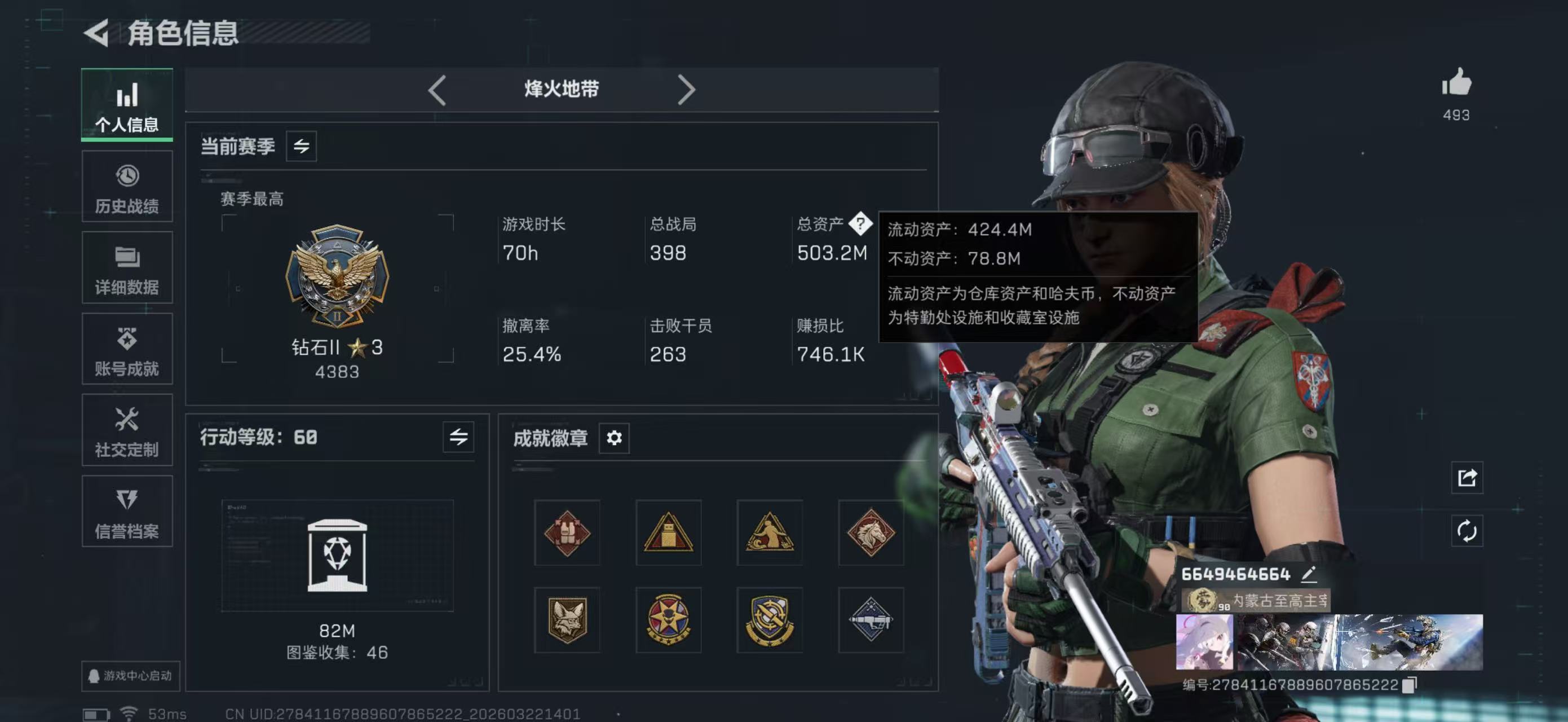Image resolution: width=1568 pixels, height=722 pixels.
Task: Open the 成就徽章 settings gear
Action: click(x=614, y=438)
